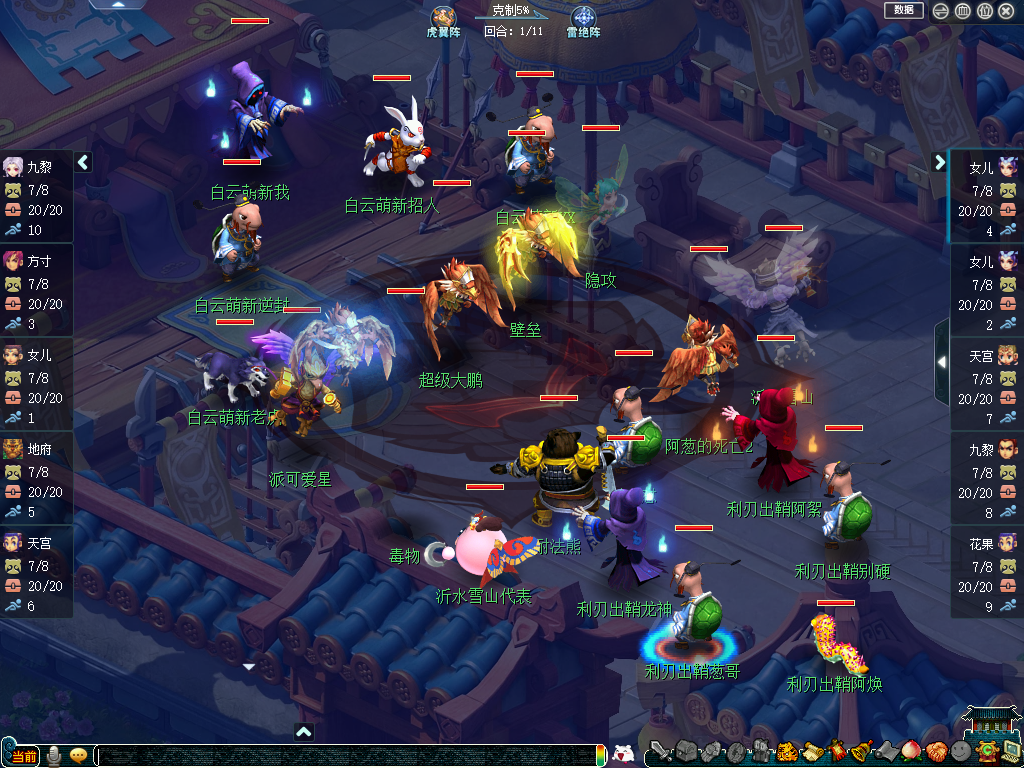Open the speech bubble chat icon
The image size is (1024, 768).
pos(78,756)
